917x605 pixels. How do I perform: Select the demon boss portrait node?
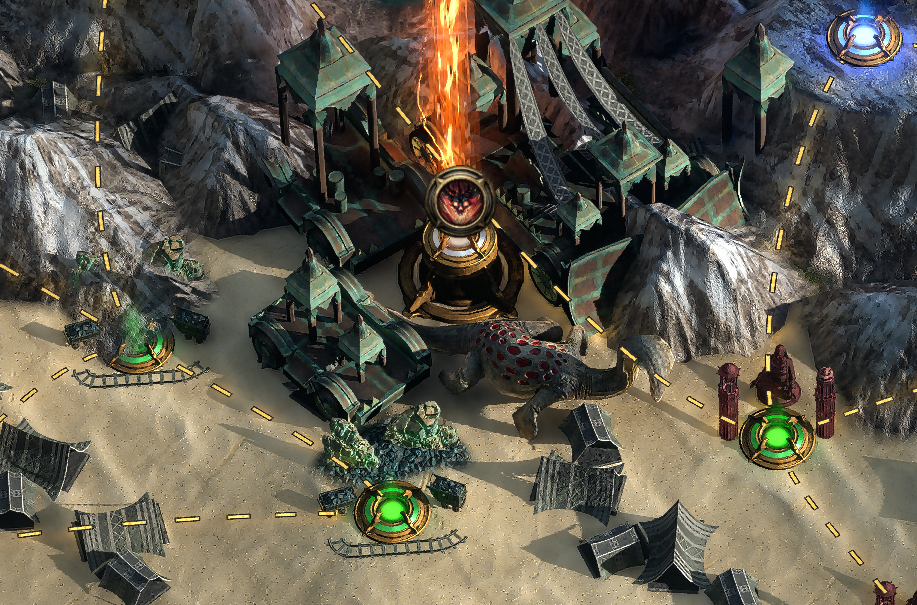(x=459, y=198)
